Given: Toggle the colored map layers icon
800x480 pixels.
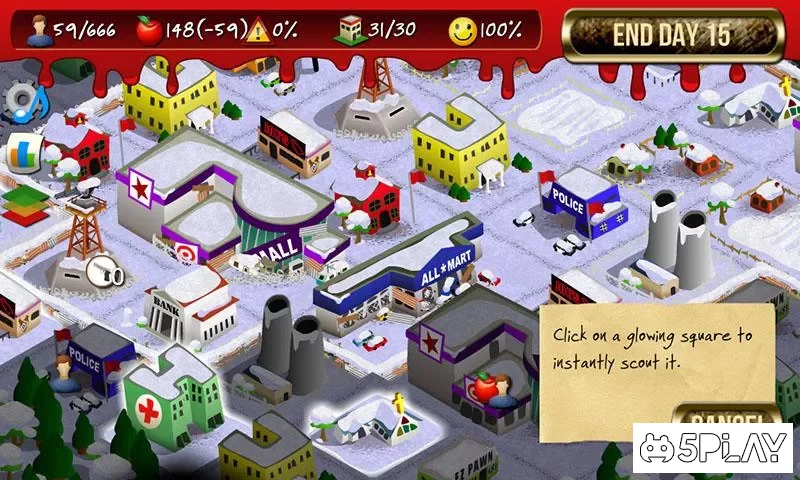Looking at the screenshot, I should coord(25,201).
